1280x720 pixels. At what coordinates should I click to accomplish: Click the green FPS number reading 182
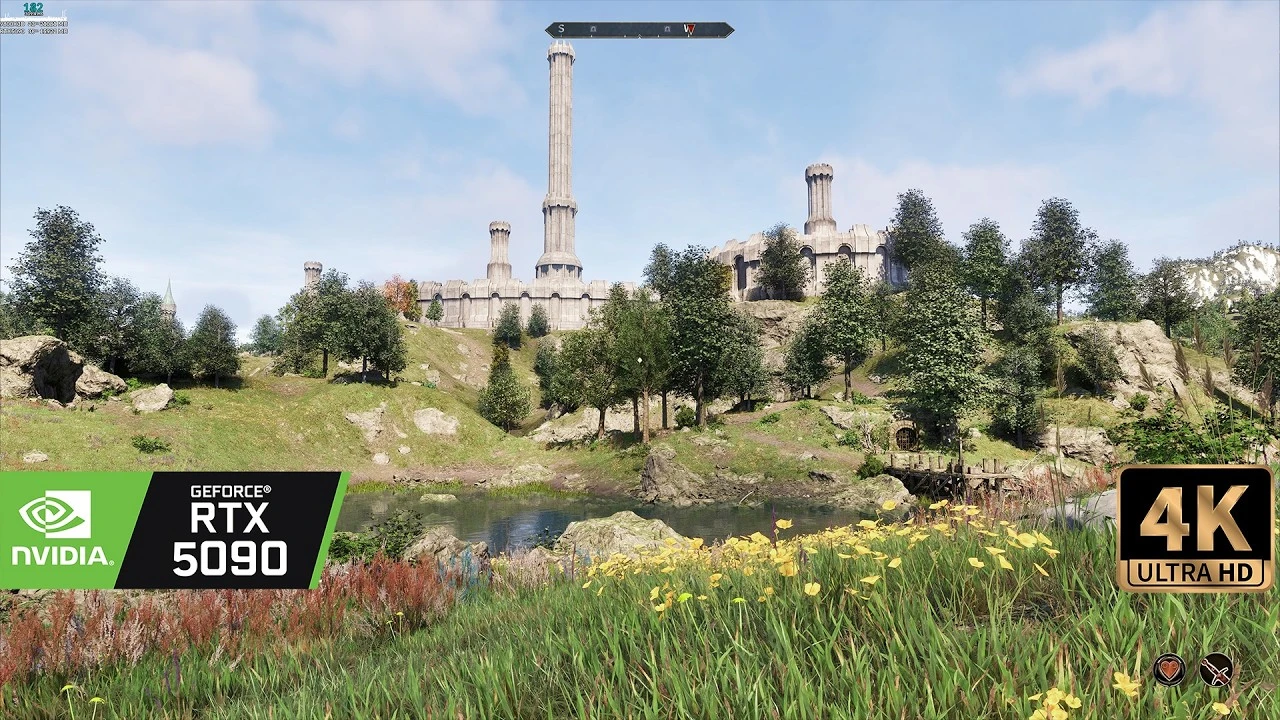point(33,9)
